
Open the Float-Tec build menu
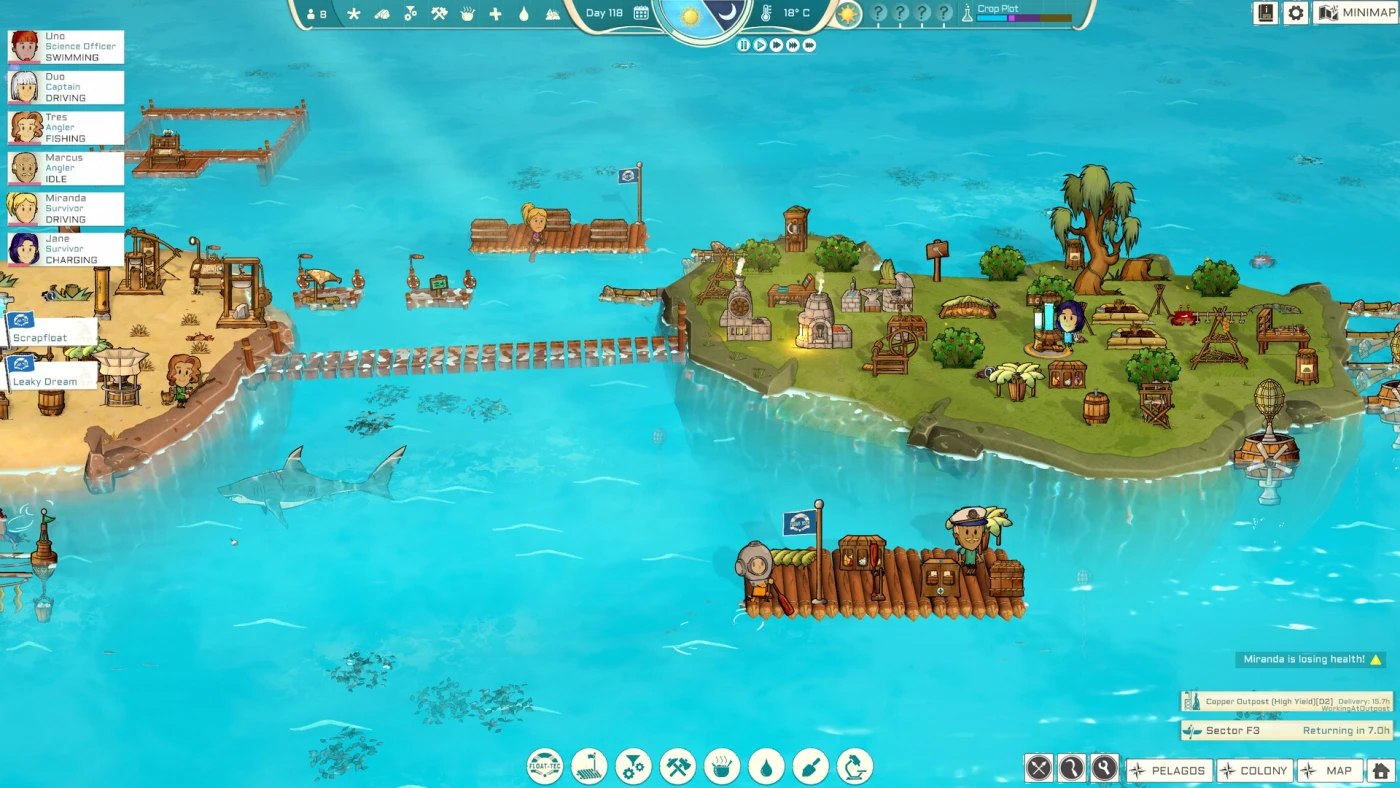click(x=545, y=767)
